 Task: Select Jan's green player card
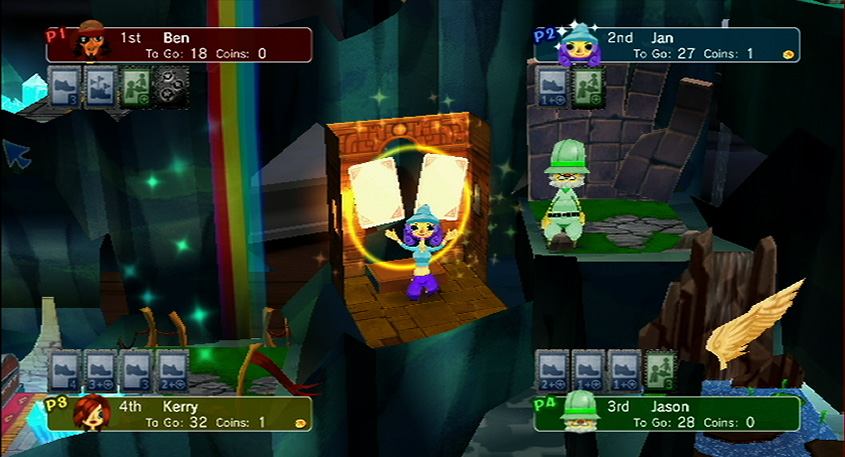(587, 84)
